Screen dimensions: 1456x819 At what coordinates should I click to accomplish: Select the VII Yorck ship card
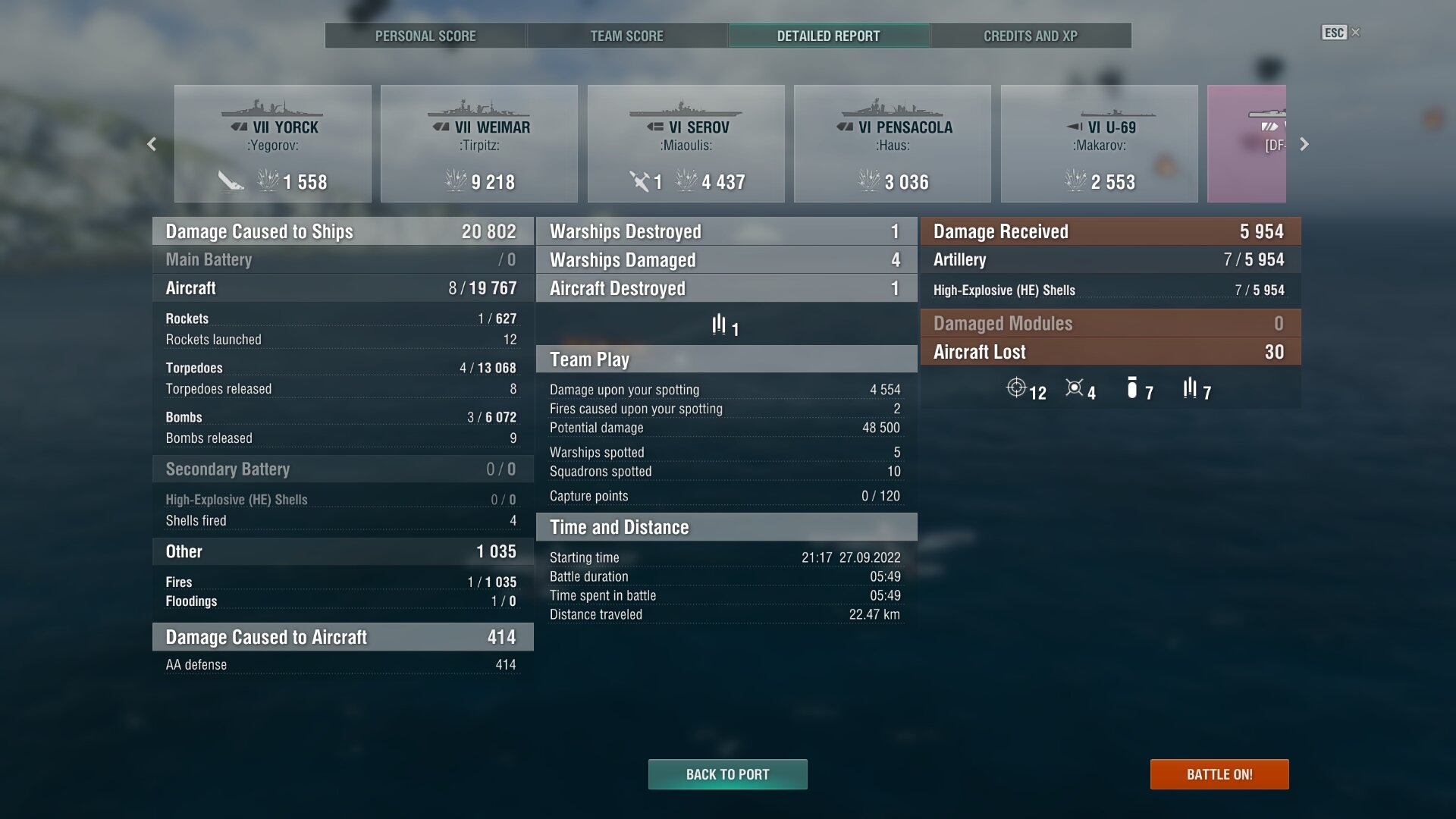point(273,144)
